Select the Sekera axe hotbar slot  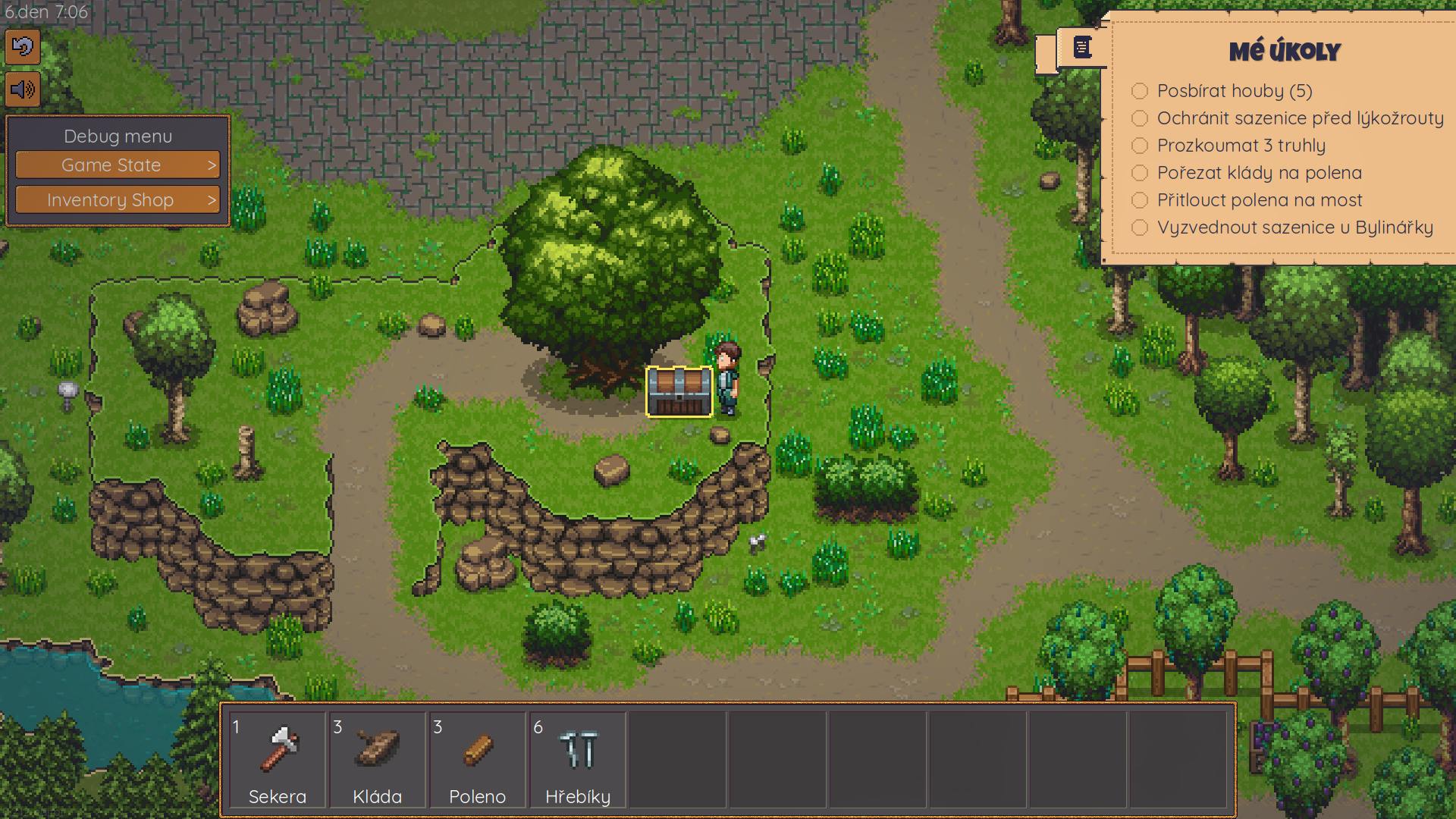277,759
